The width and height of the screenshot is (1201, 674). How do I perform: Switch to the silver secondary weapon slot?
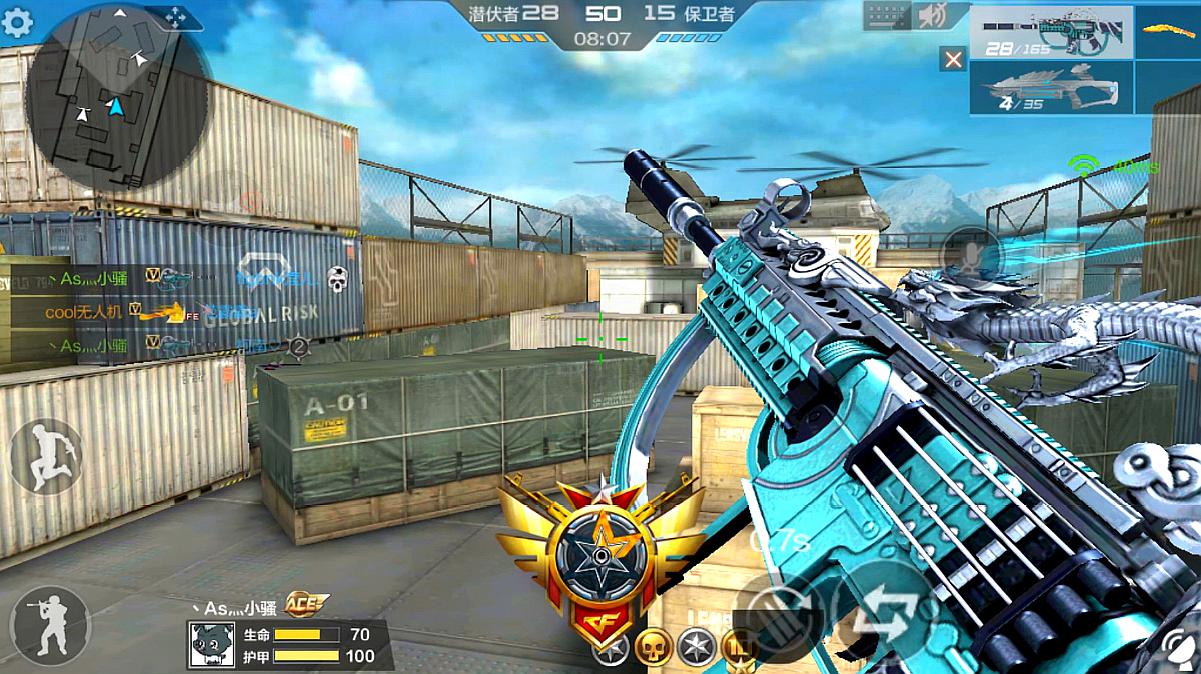[1051, 87]
